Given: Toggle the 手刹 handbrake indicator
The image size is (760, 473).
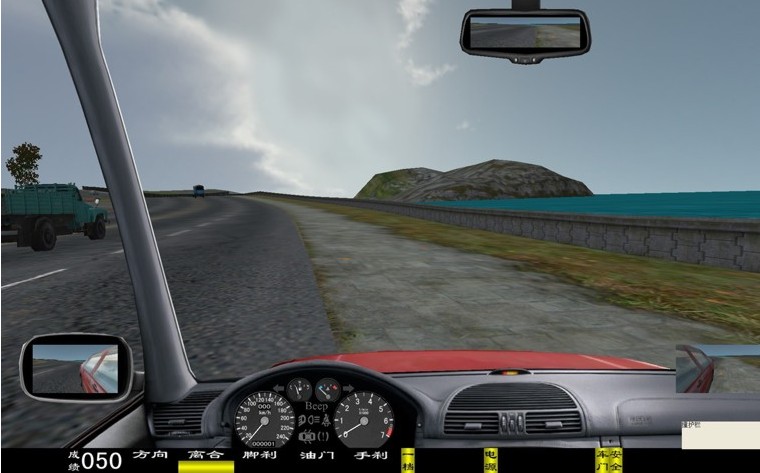Looking at the screenshot, I should tap(370, 457).
